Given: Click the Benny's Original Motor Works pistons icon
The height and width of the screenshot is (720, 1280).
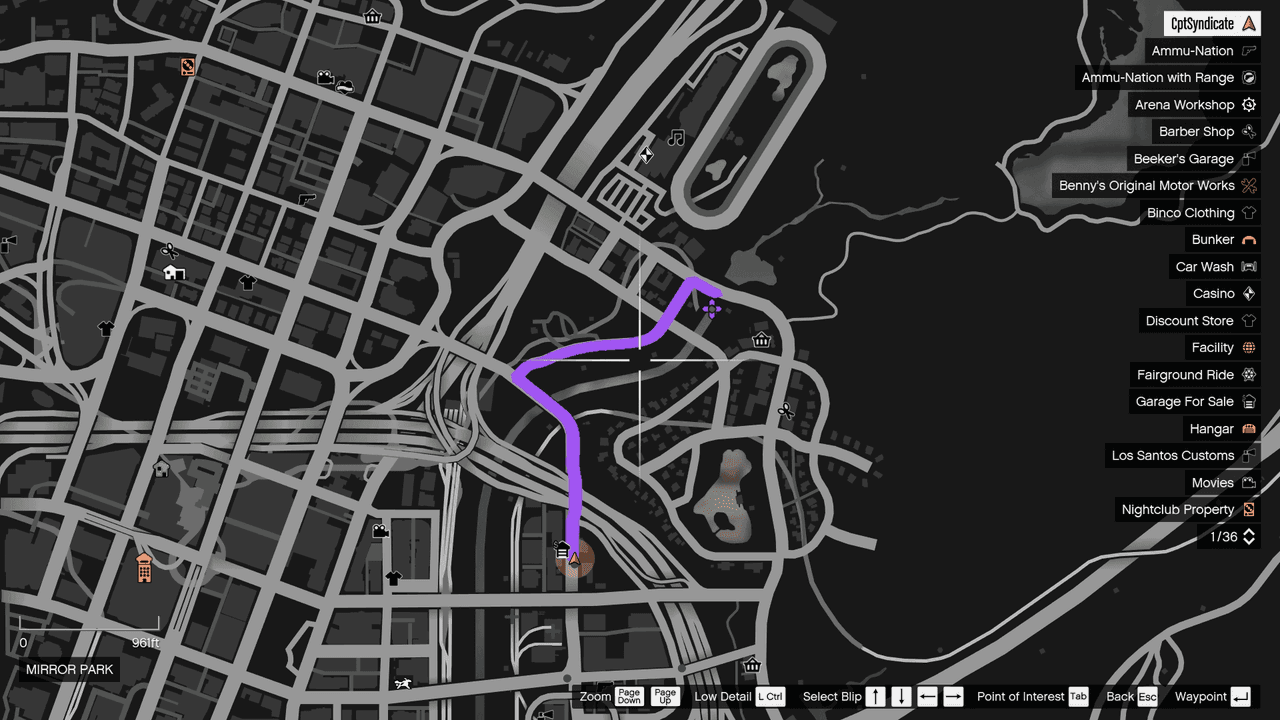Looking at the screenshot, I should click(1248, 185).
